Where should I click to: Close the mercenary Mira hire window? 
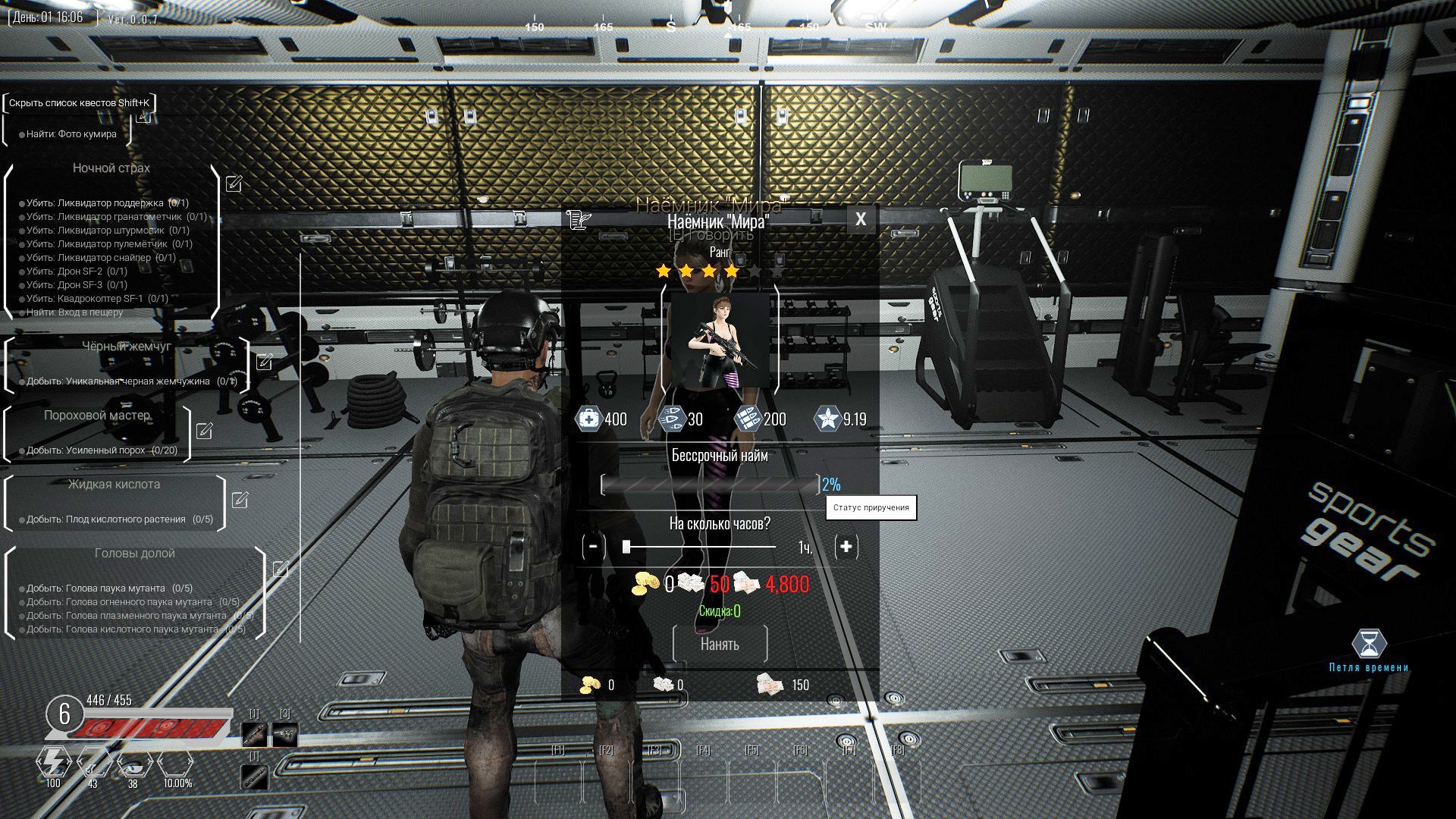[x=860, y=219]
